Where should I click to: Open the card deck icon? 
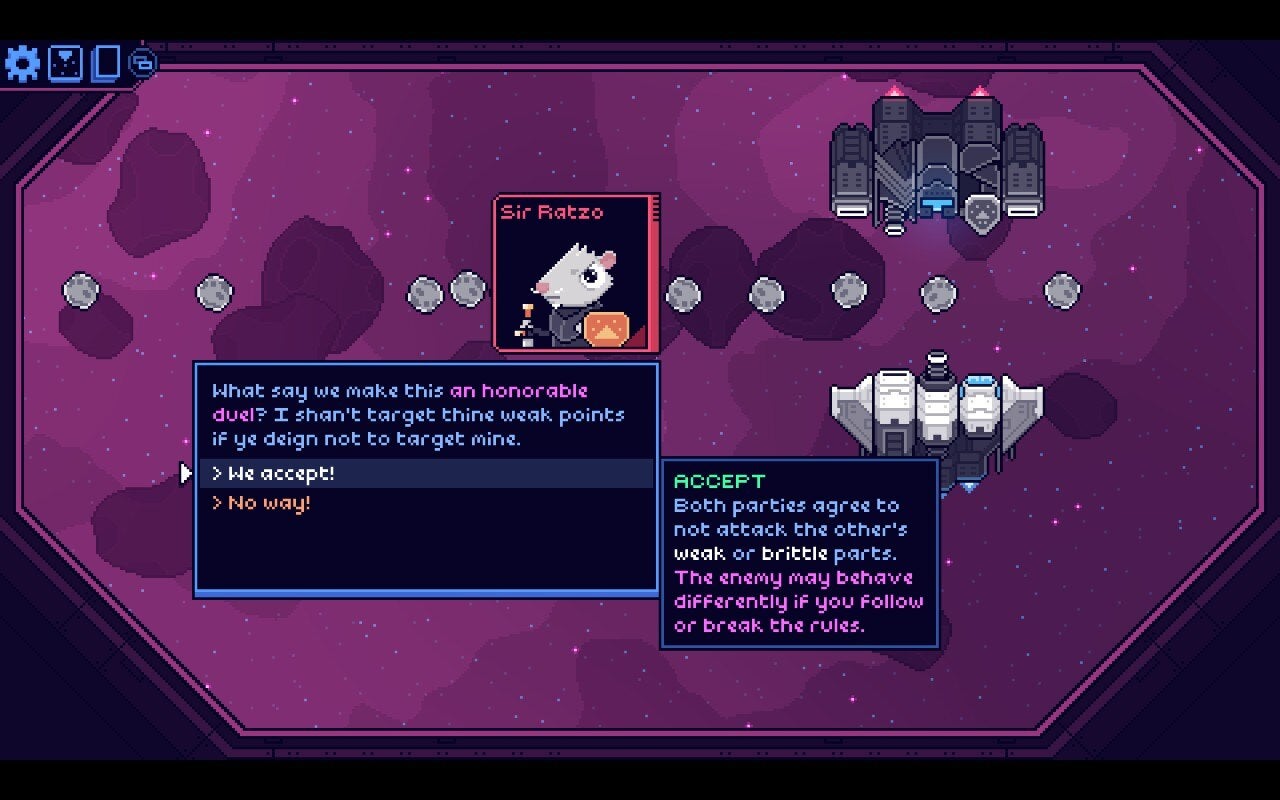[105, 63]
